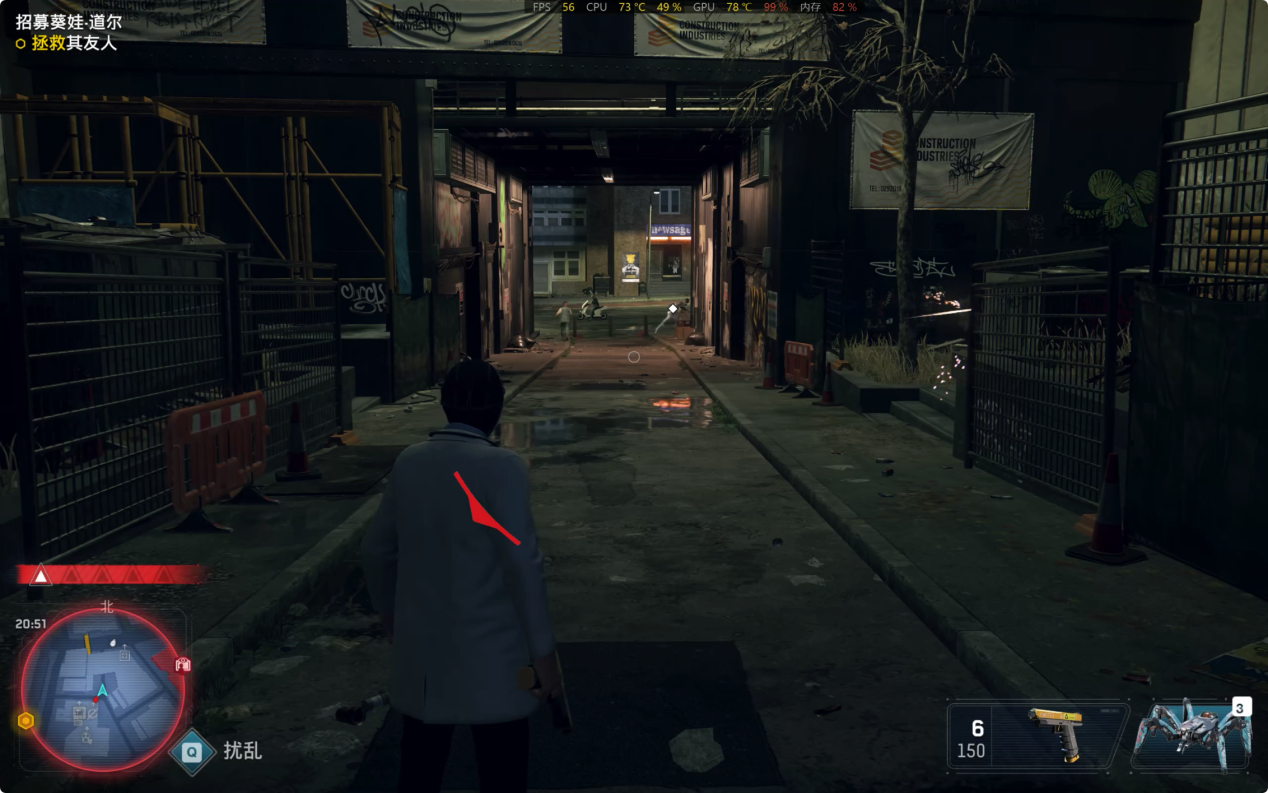Select the white drop marker on minimap

[113, 641]
